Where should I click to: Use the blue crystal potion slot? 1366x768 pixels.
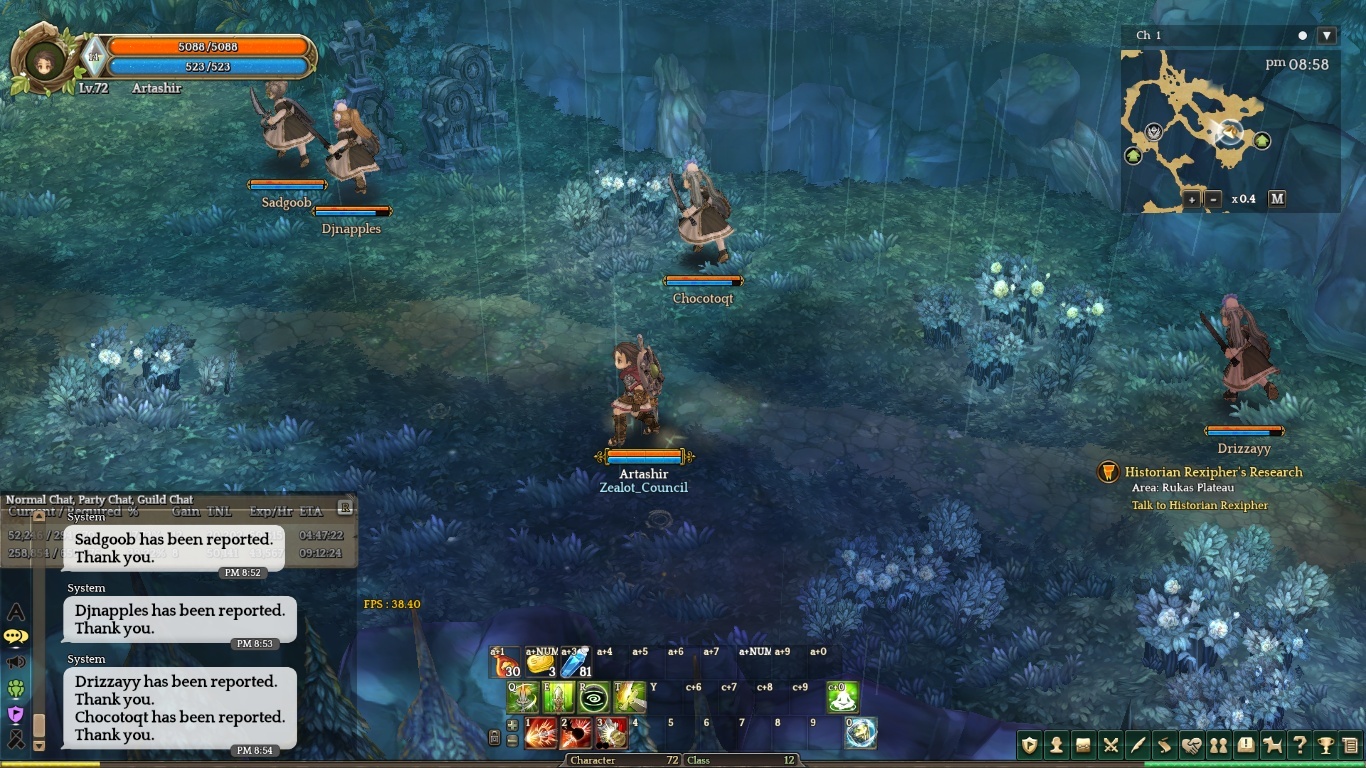point(576,662)
